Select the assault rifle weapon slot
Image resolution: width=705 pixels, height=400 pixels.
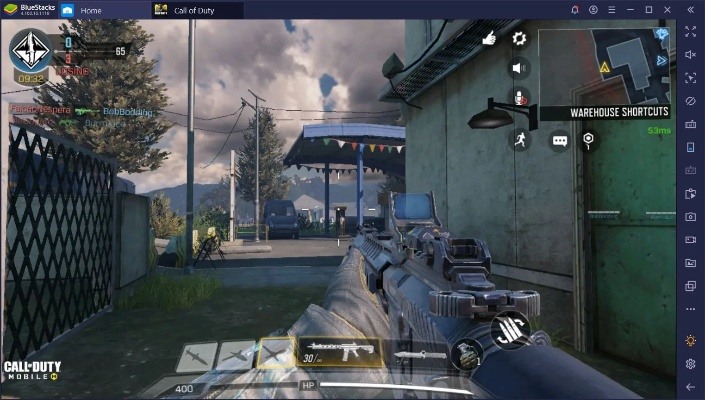[340, 353]
